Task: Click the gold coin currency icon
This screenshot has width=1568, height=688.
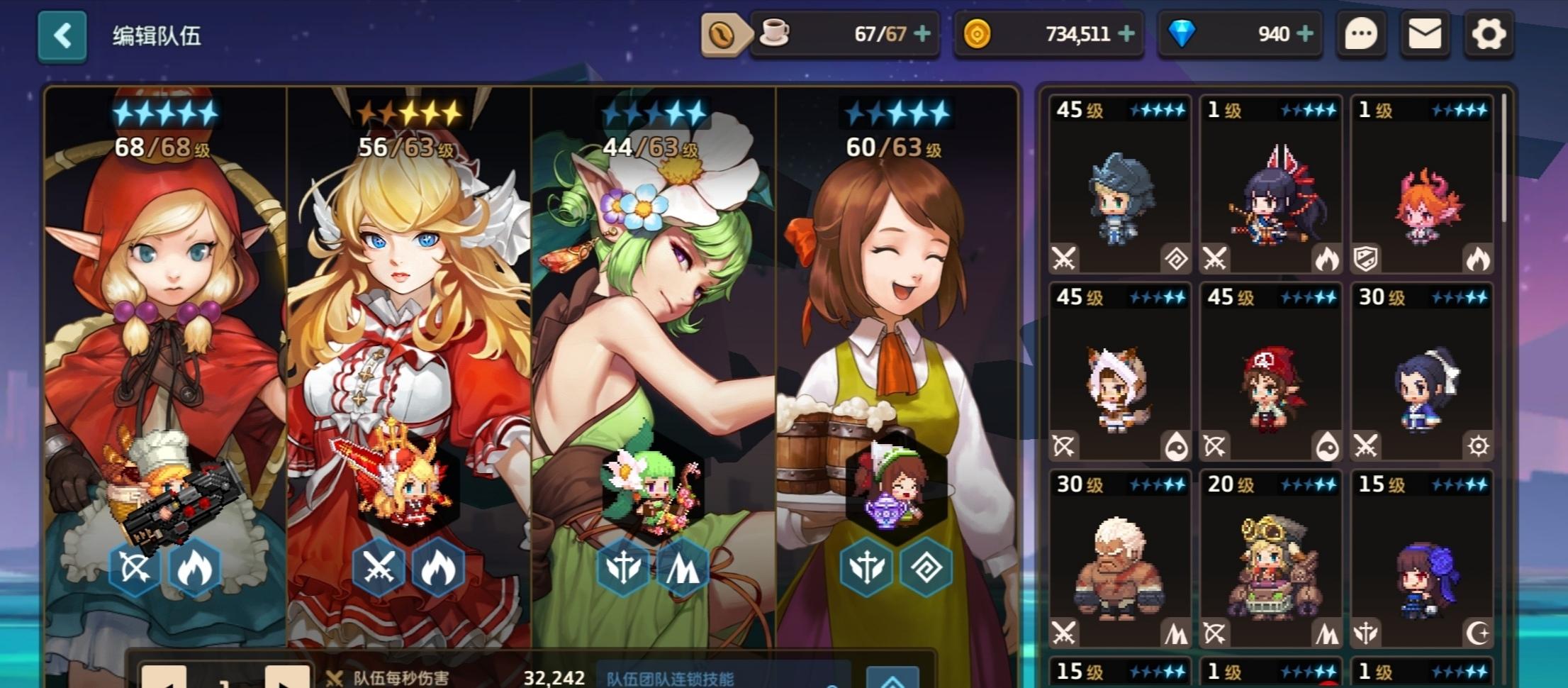Action: click(x=978, y=34)
